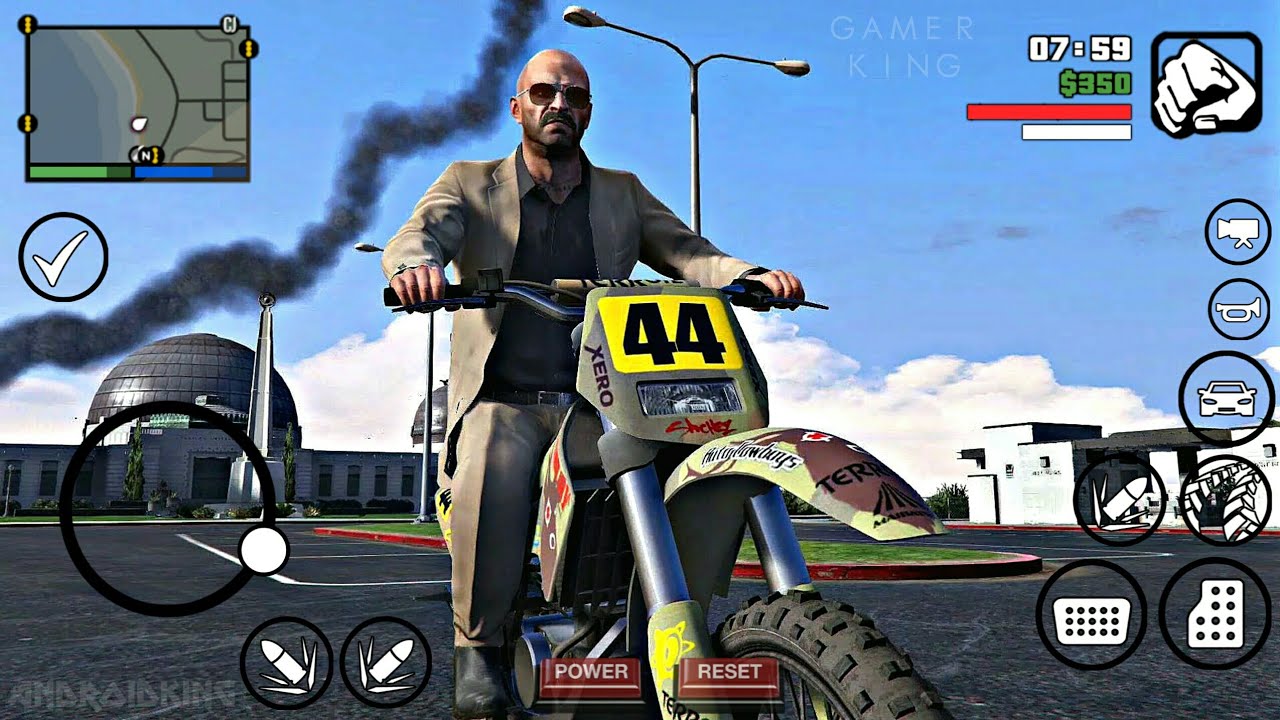Tap the $350 money display

point(1096,82)
